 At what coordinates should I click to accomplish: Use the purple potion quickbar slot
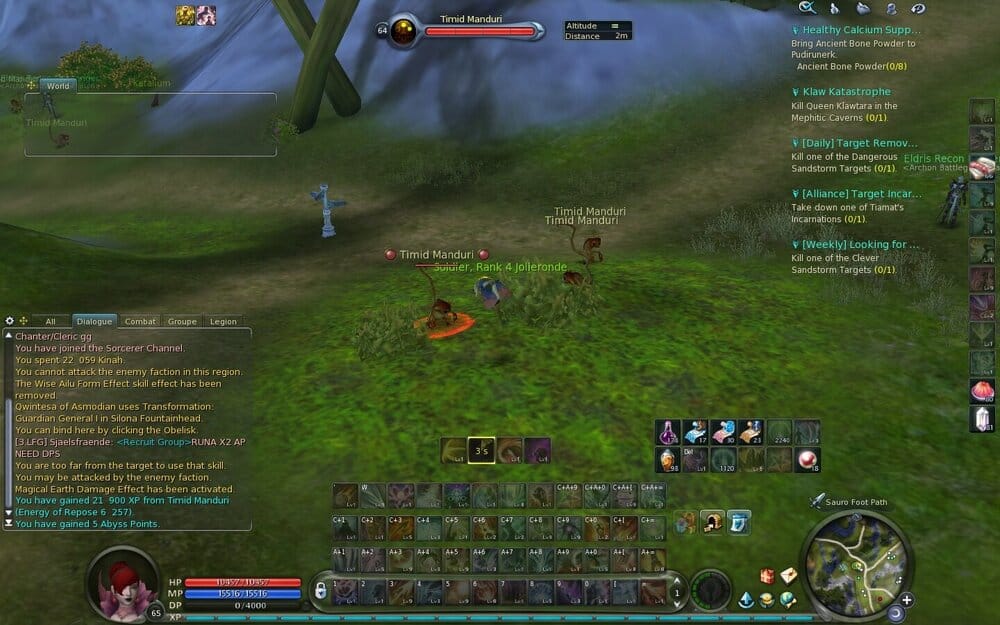point(668,431)
